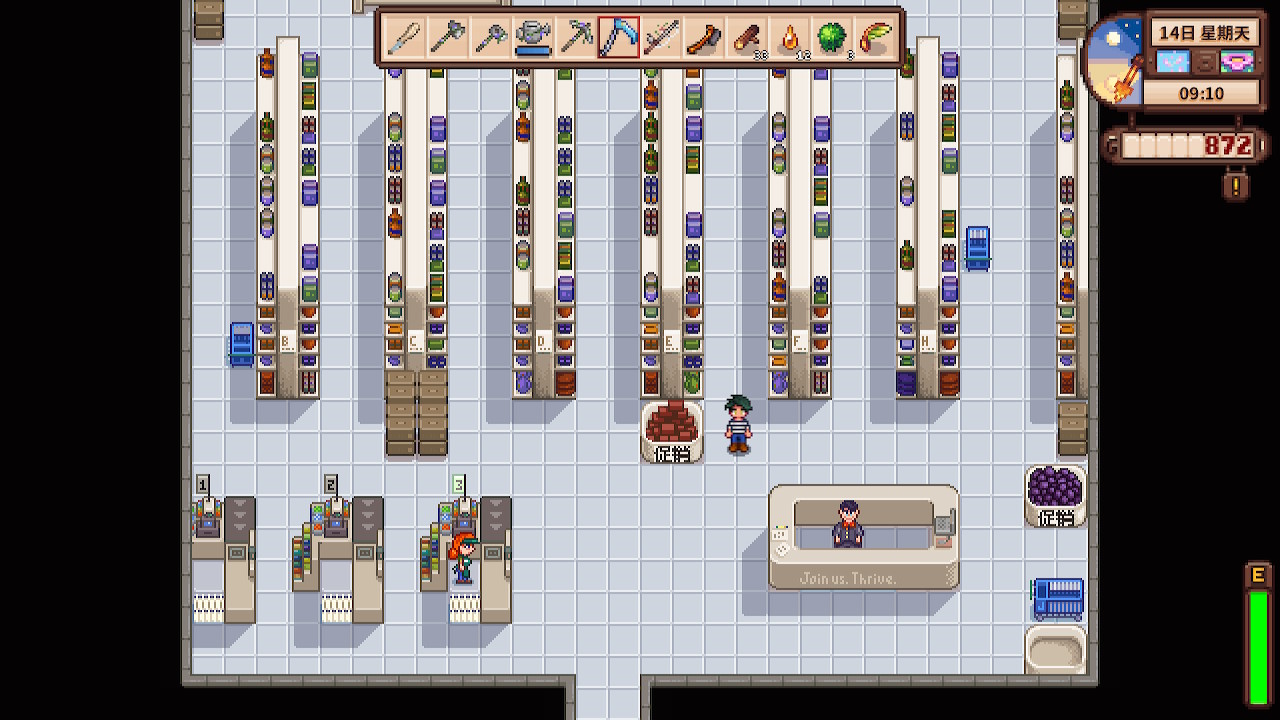Open the quest journal exclamation icon
1280x720 pixels.
(x=1236, y=186)
